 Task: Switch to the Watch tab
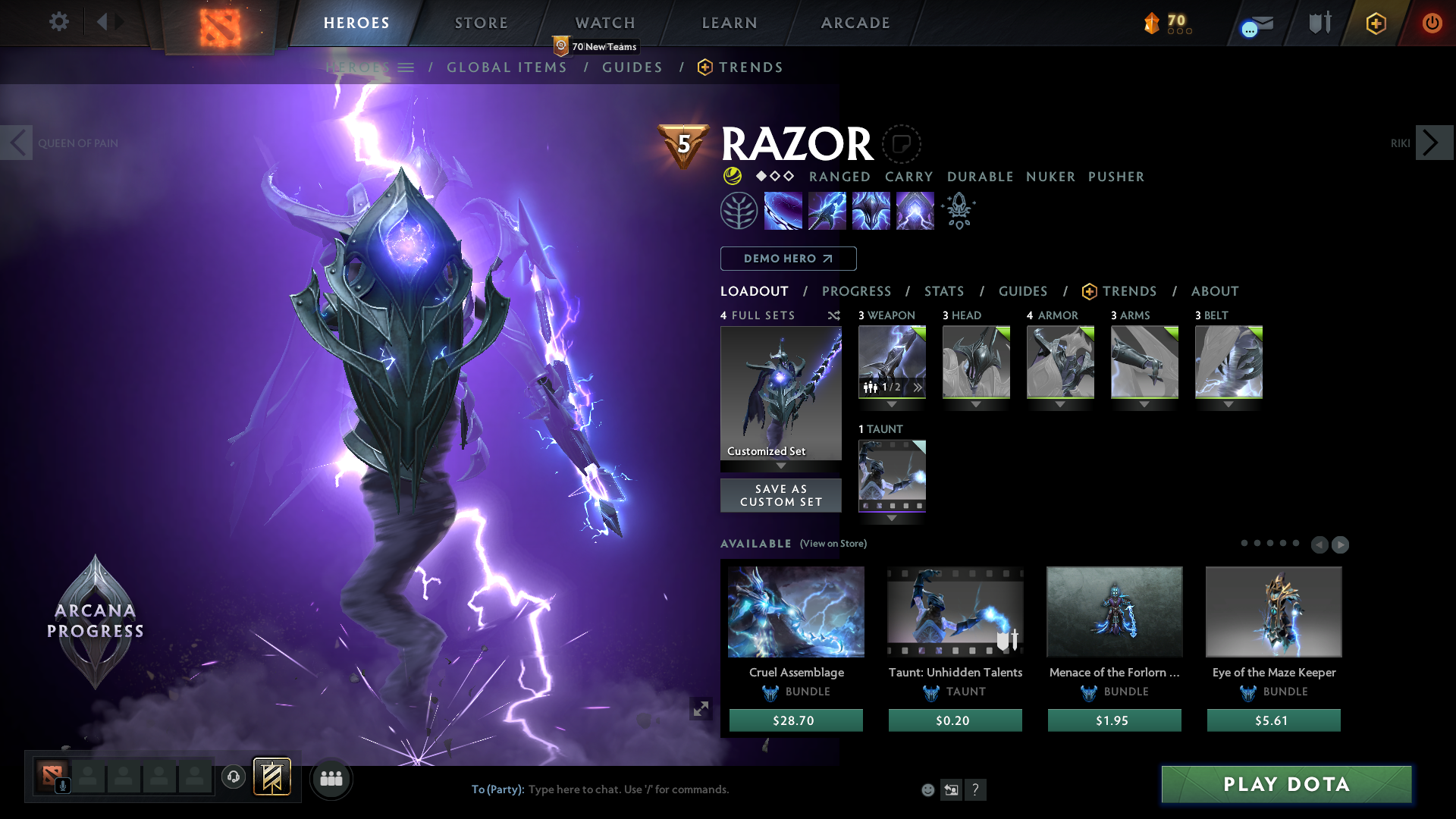point(604,23)
